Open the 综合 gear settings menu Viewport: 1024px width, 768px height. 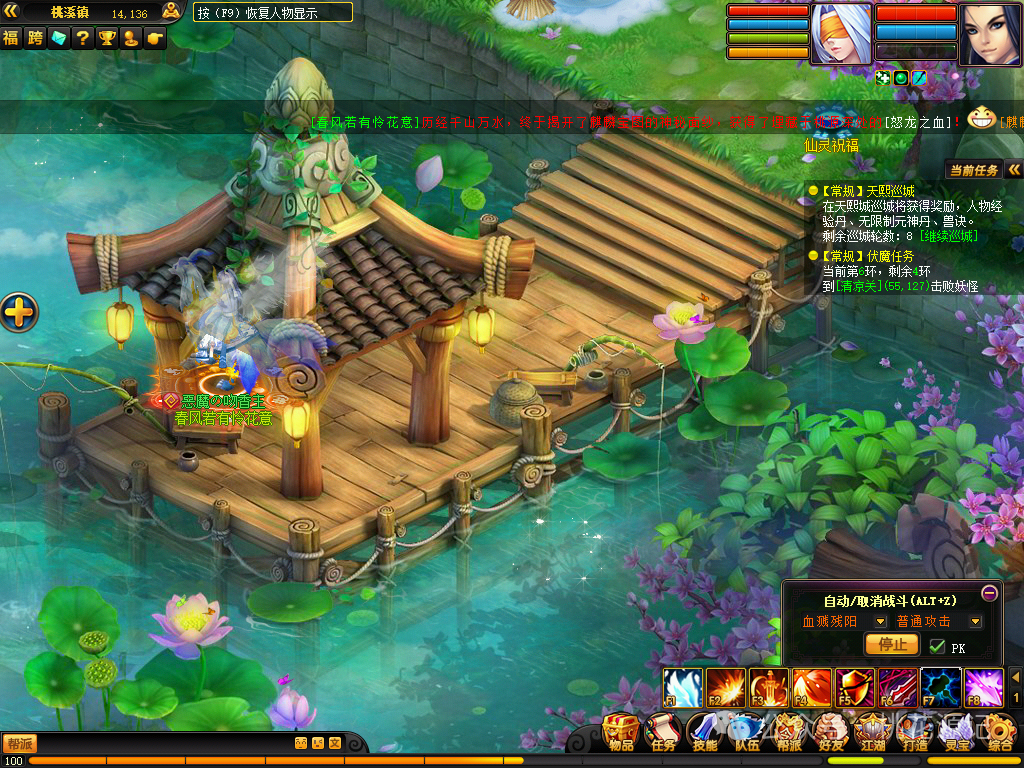click(x=1000, y=731)
